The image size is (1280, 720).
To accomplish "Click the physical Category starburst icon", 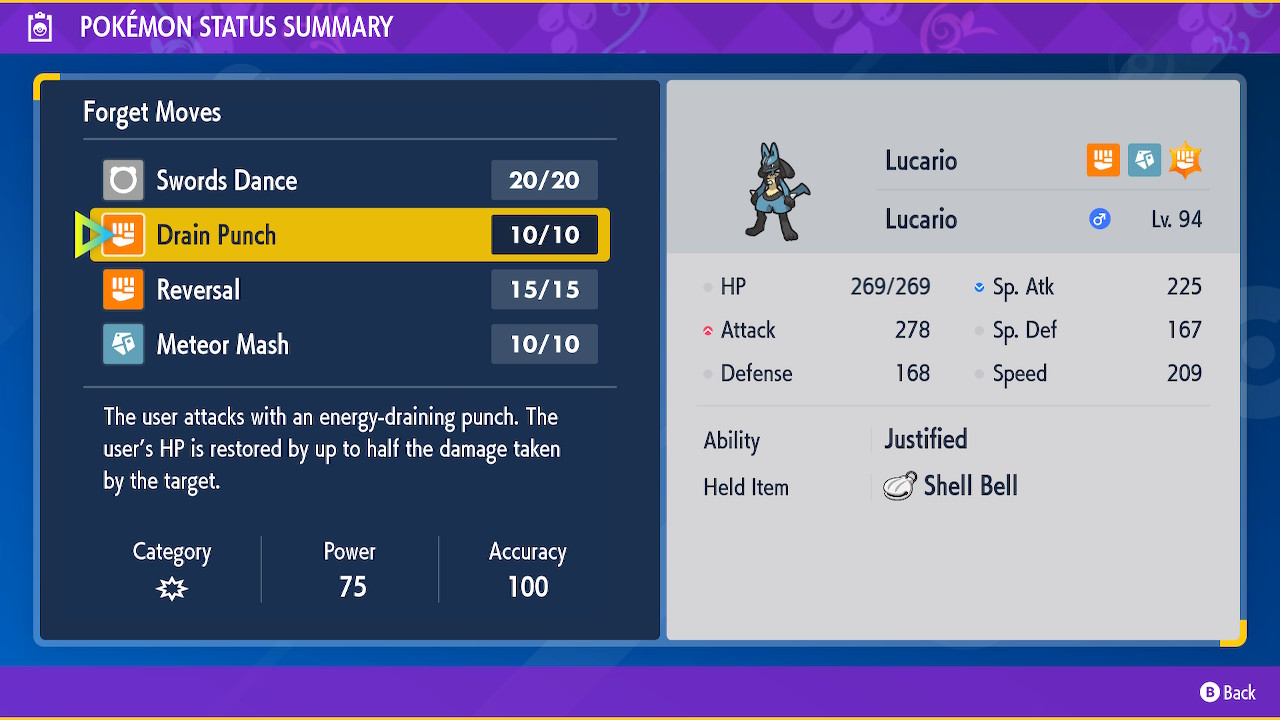I will click(171, 589).
